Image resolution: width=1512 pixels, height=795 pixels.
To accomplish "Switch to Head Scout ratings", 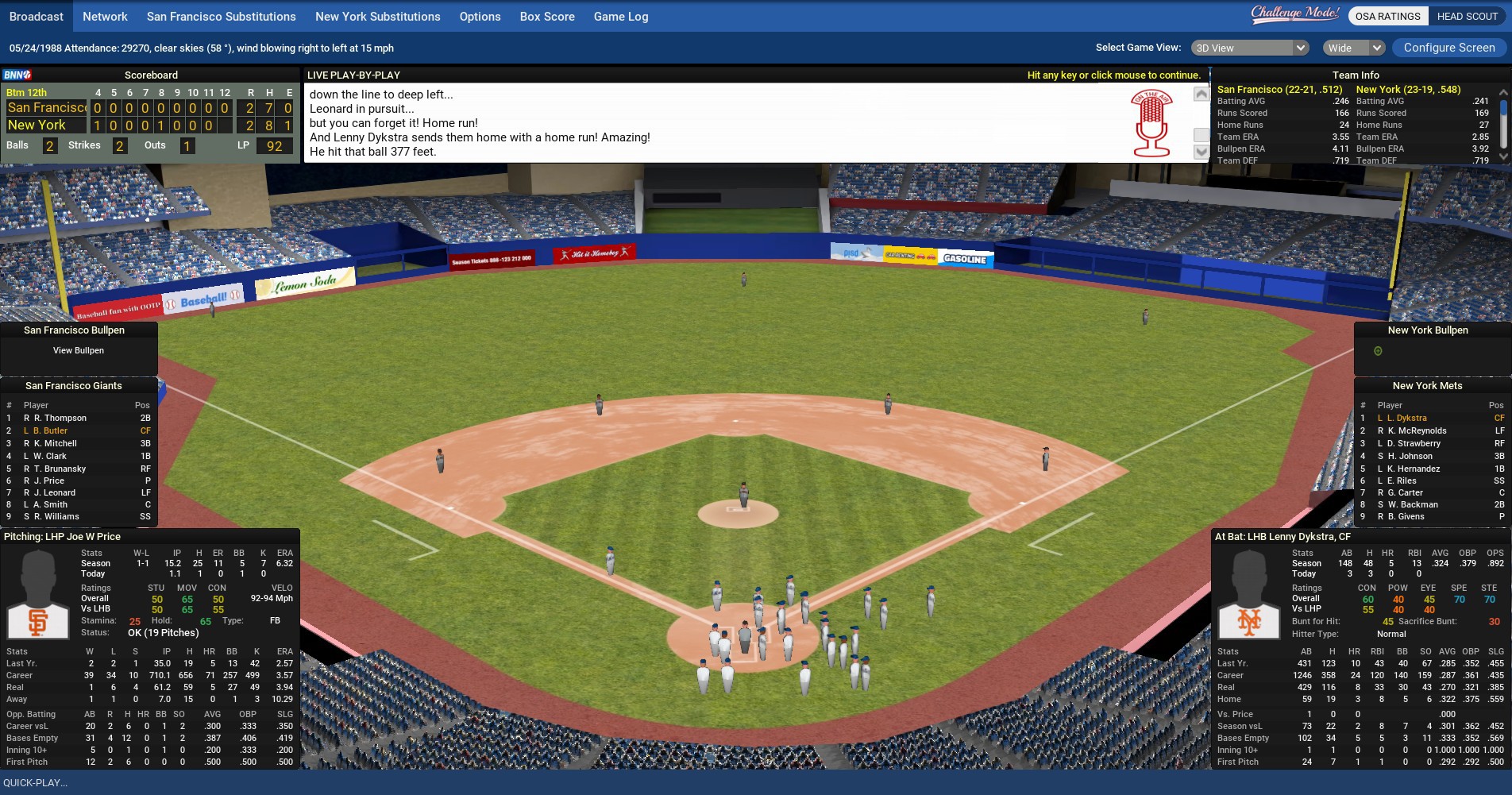I will [1467, 16].
